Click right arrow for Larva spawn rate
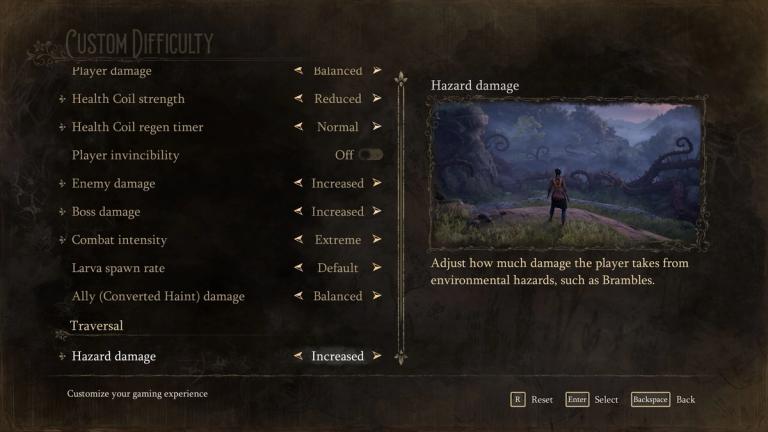The width and height of the screenshot is (768, 432). [376, 268]
